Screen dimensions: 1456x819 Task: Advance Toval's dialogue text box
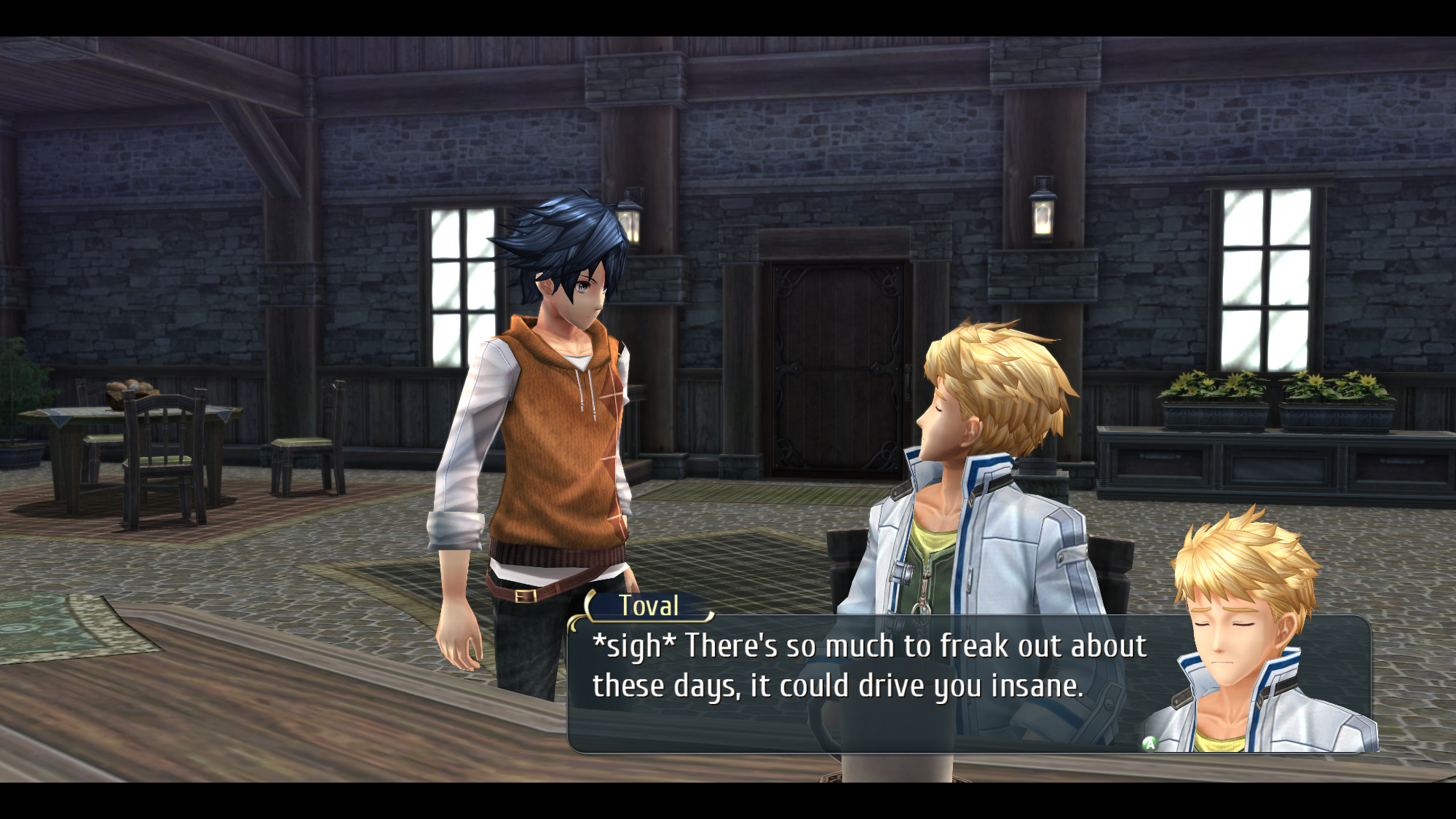[1150, 743]
